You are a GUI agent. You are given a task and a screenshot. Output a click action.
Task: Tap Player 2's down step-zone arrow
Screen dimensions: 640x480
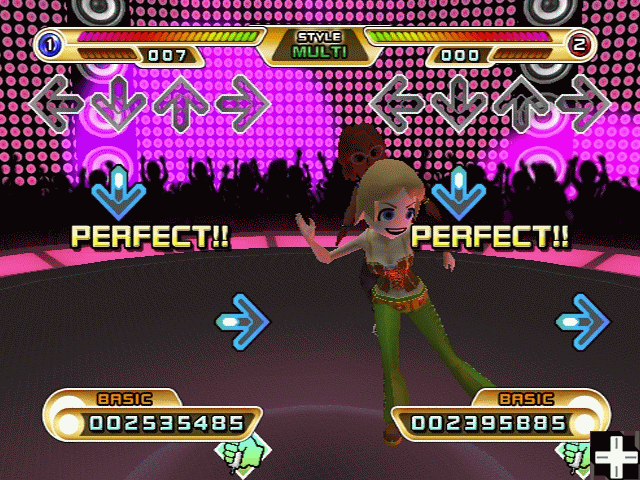(x=459, y=101)
